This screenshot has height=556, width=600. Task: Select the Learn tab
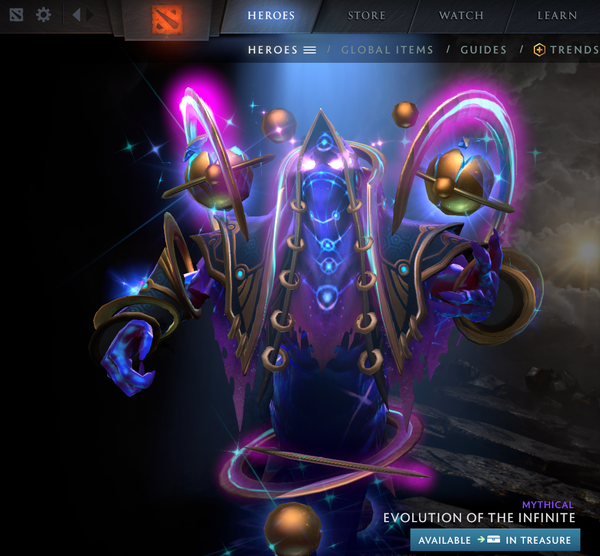pos(557,15)
